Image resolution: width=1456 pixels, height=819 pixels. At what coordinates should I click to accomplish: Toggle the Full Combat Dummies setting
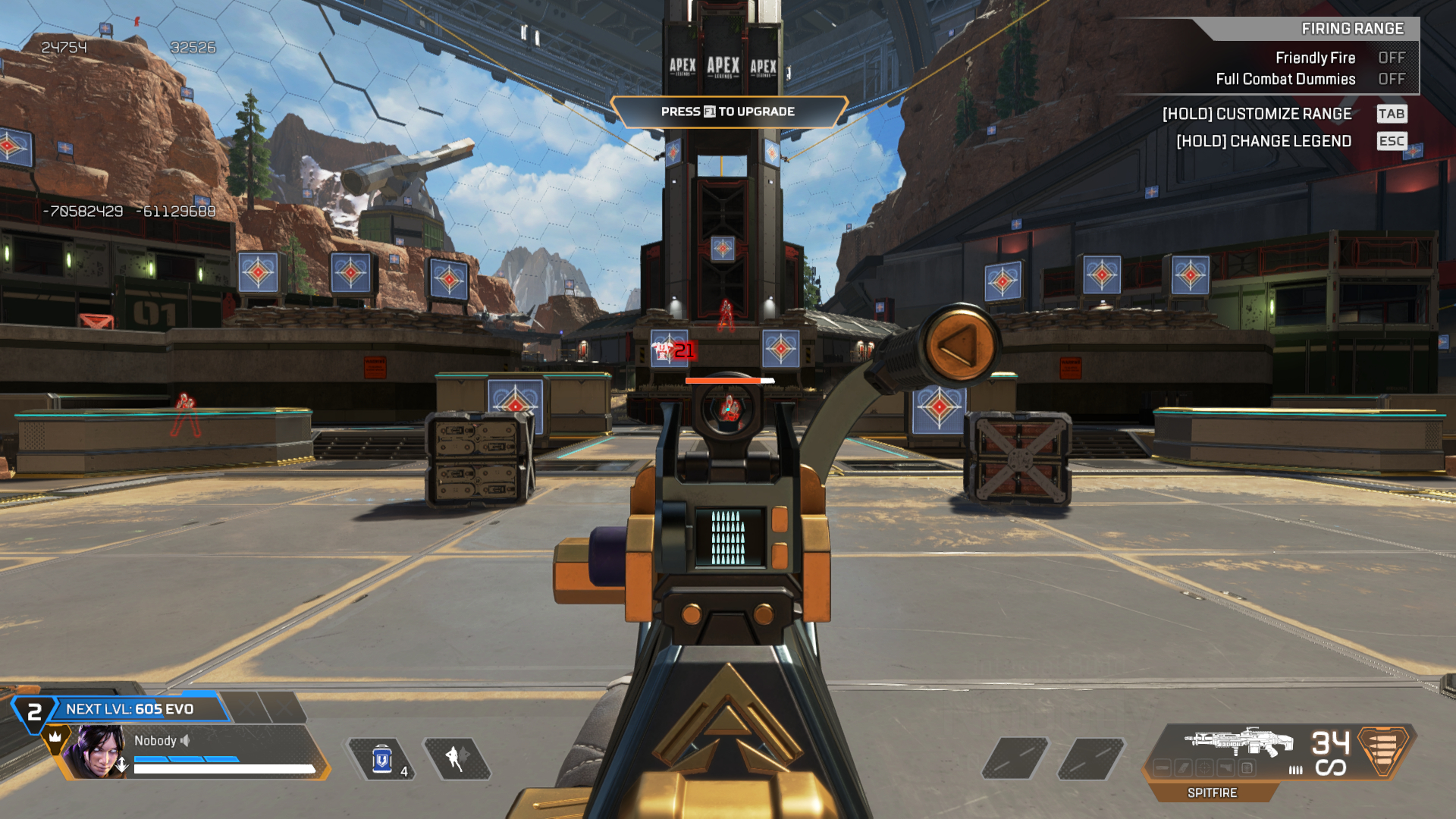(x=1391, y=79)
